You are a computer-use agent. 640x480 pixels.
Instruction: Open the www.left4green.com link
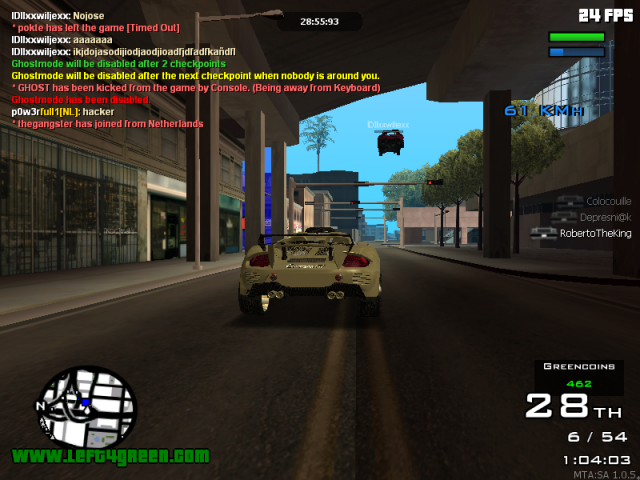click(111, 456)
